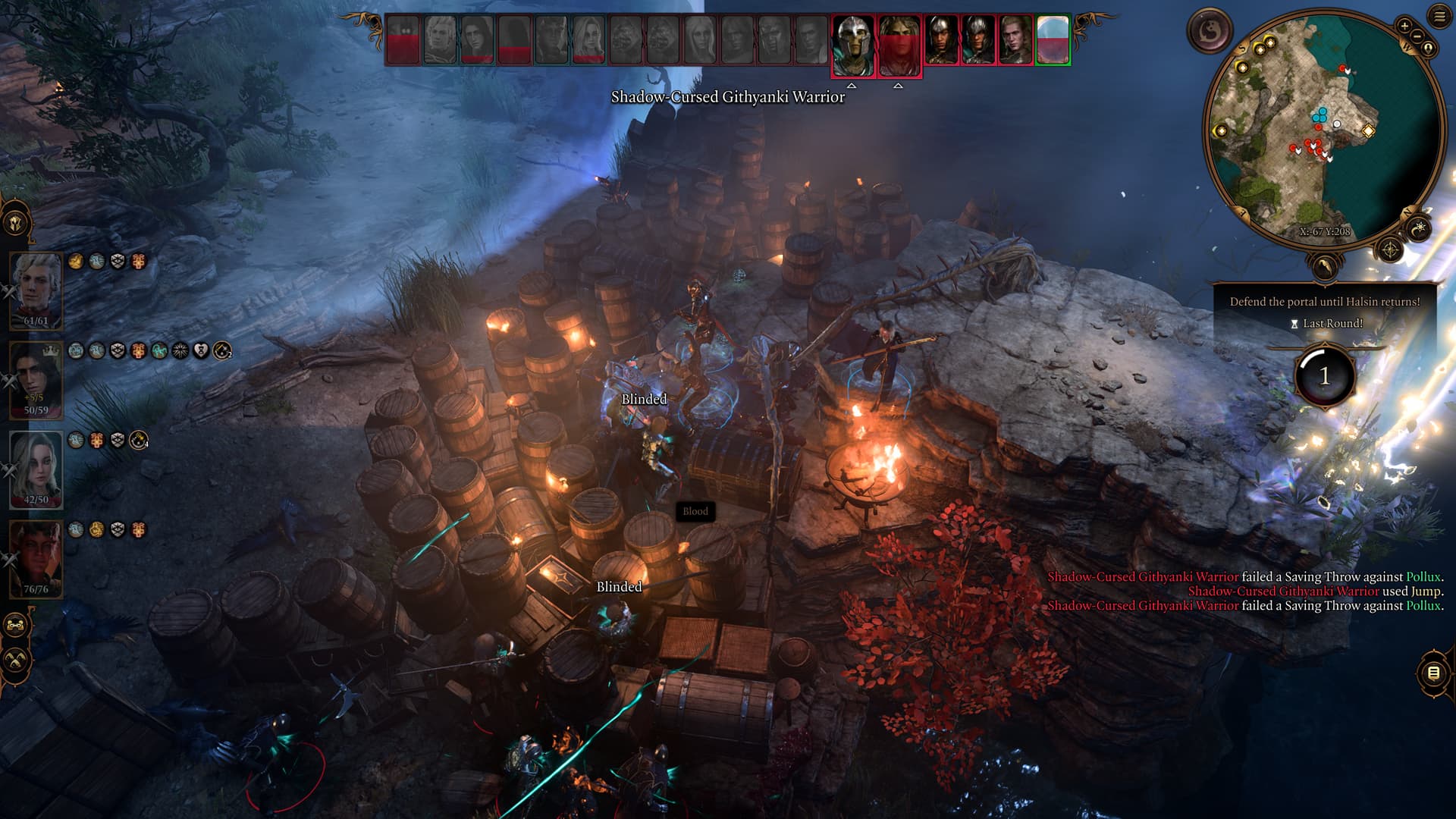Click the round counter showing 1
Screen dimensions: 1456x819
pos(1324,376)
